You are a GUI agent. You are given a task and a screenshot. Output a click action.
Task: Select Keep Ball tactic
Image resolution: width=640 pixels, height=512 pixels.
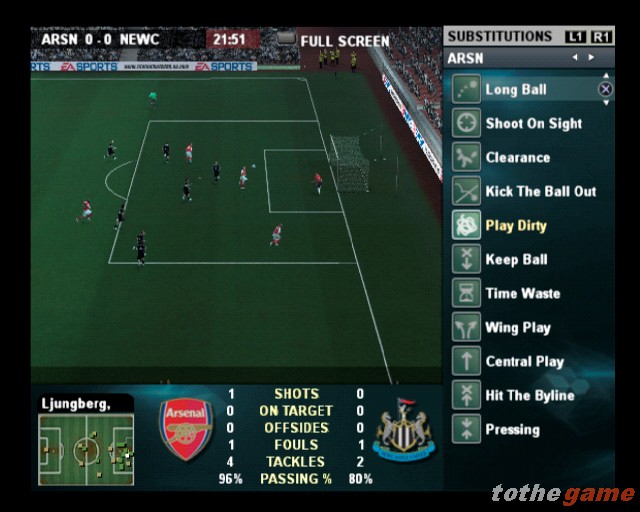tap(516, 260)
